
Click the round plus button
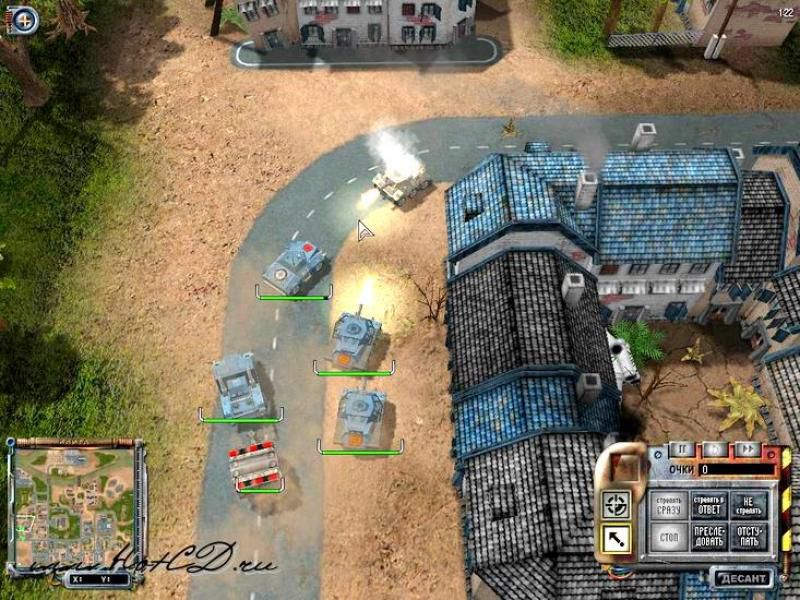[x=25, y=17]
